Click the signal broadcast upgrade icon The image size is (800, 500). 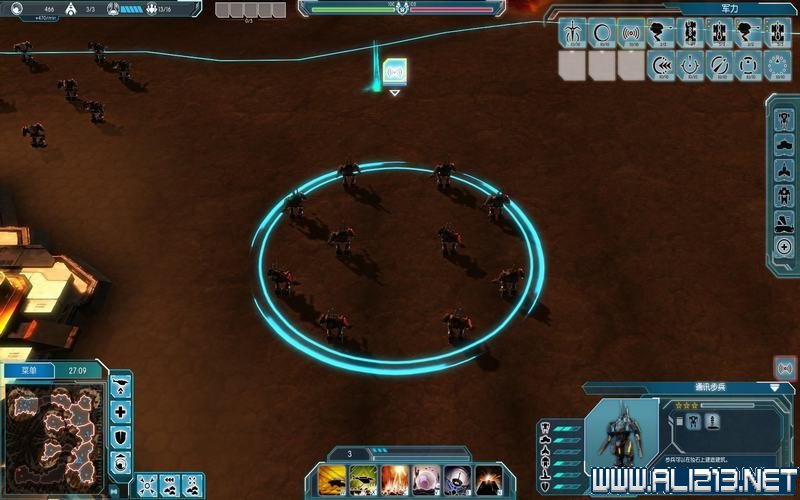[x=631, y=33]
